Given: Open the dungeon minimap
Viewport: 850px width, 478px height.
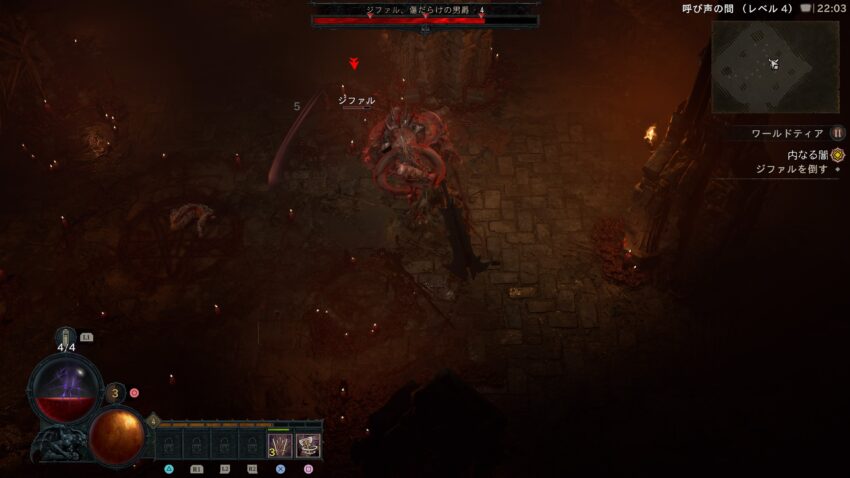Looking at the screenshot, I should click(x=775, y=66).
